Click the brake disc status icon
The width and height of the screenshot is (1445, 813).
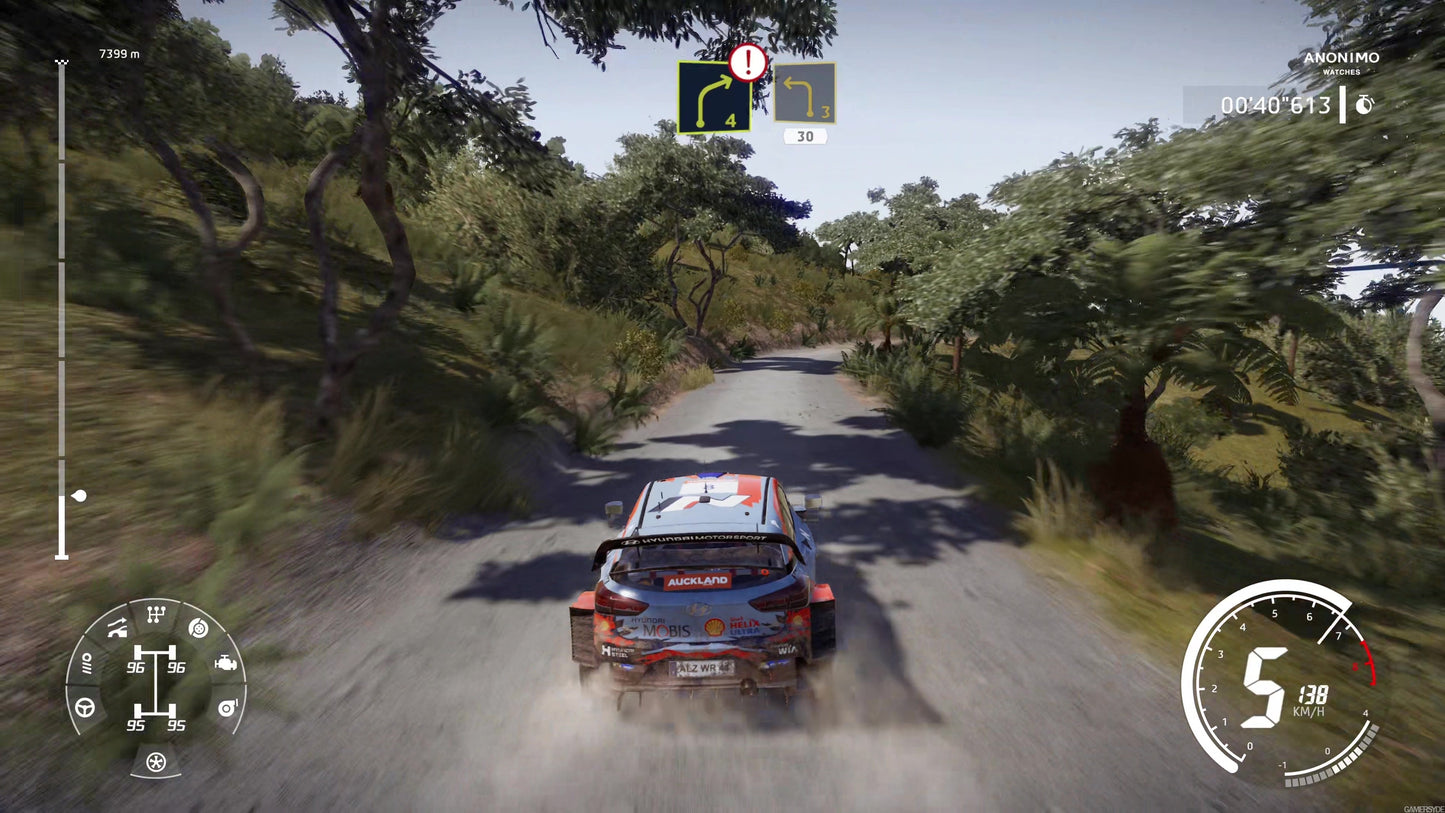198,629
